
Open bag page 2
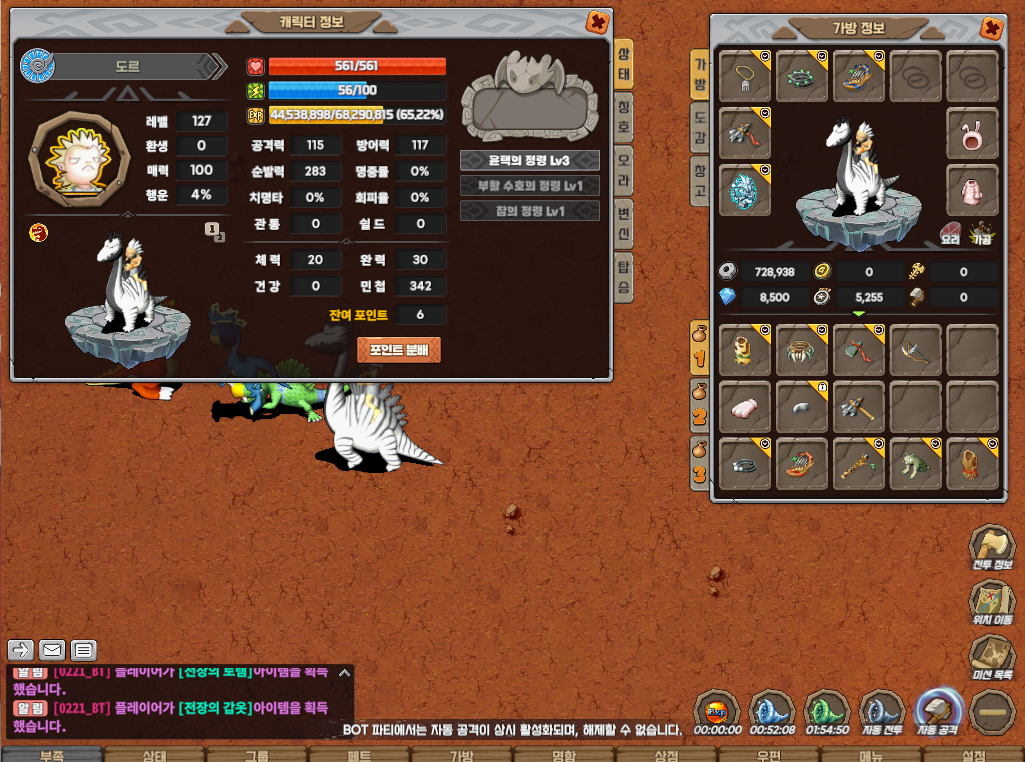[x=700, y=406]
